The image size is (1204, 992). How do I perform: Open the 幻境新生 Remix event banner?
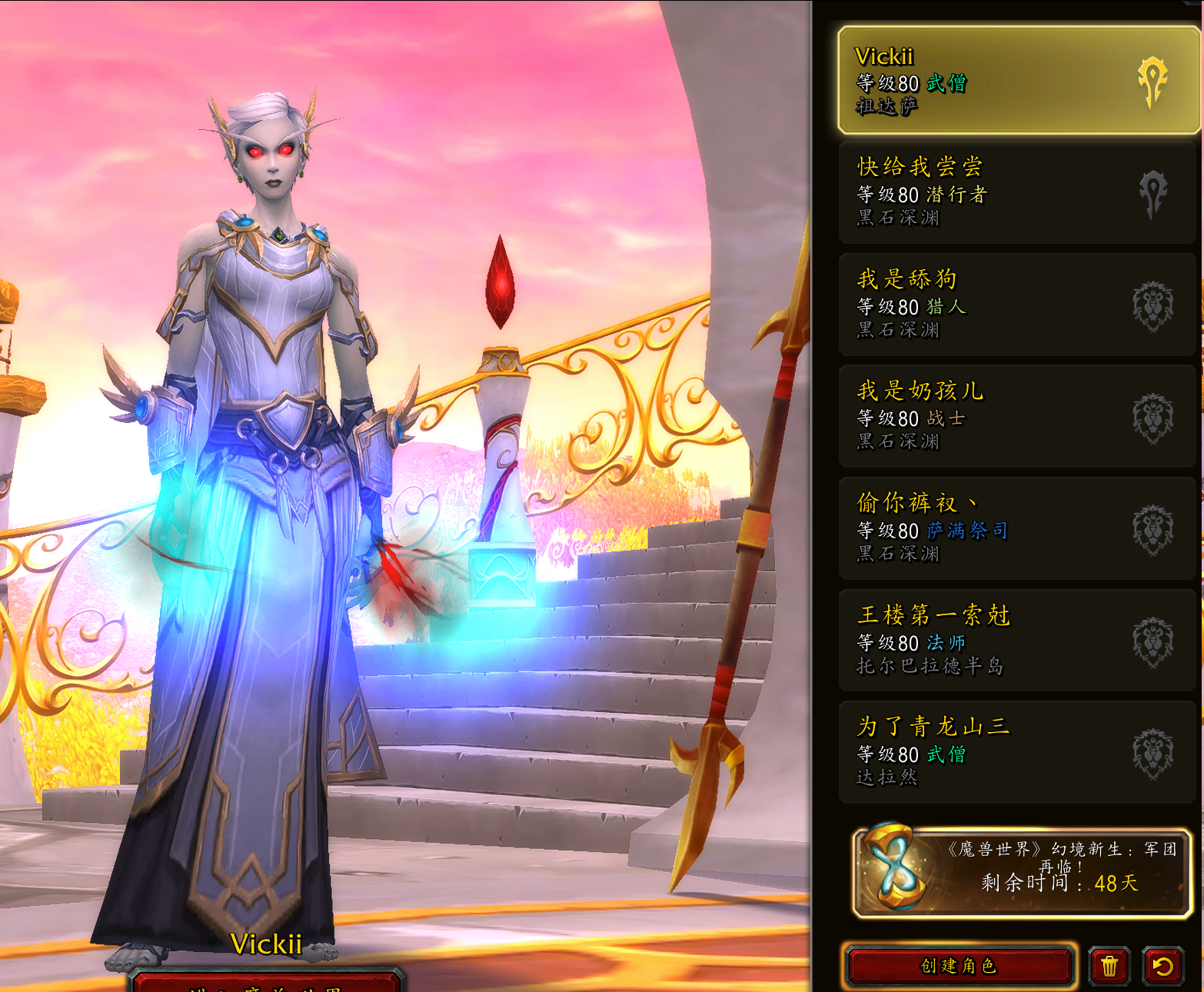tap(1022, 872)
